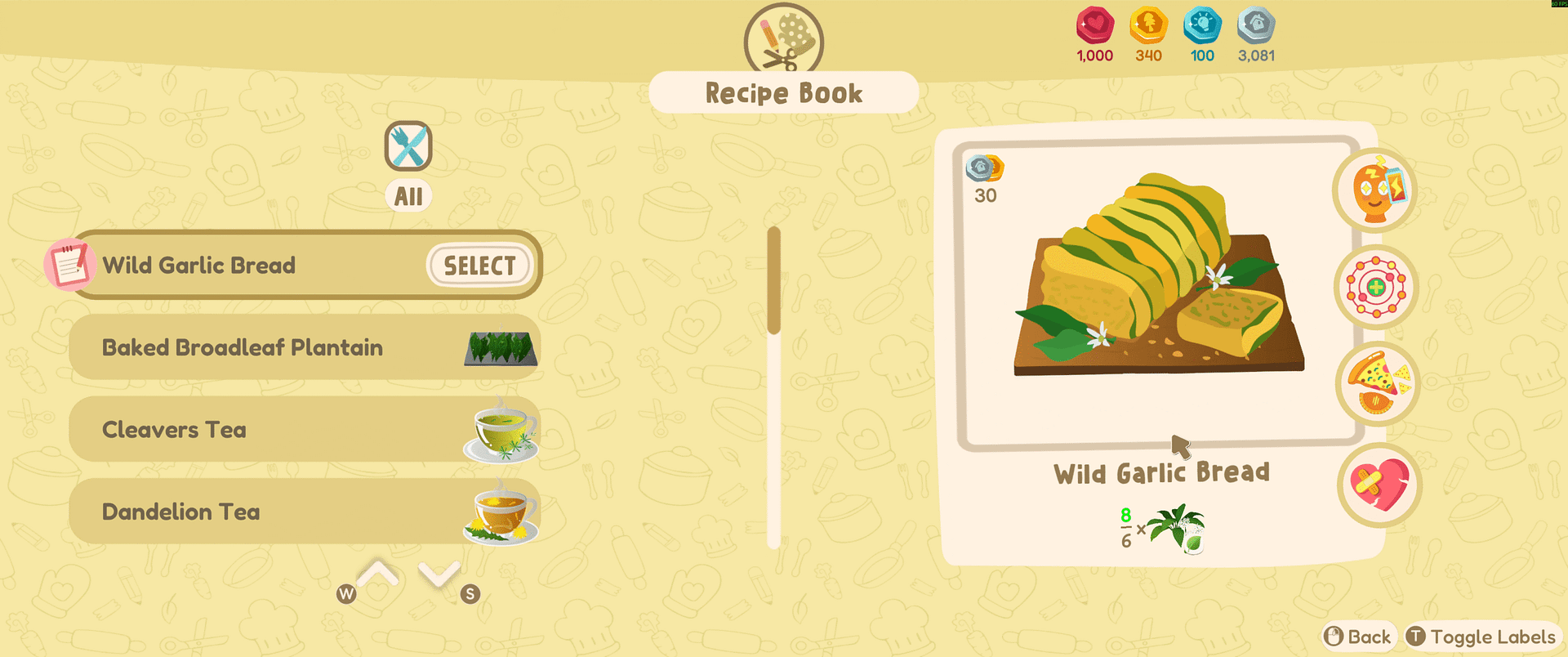Image resolution: width=1568 pixels, height=657 pixels.
Task: Click the down arrow in the recipe list
Action: coord(439,574)
